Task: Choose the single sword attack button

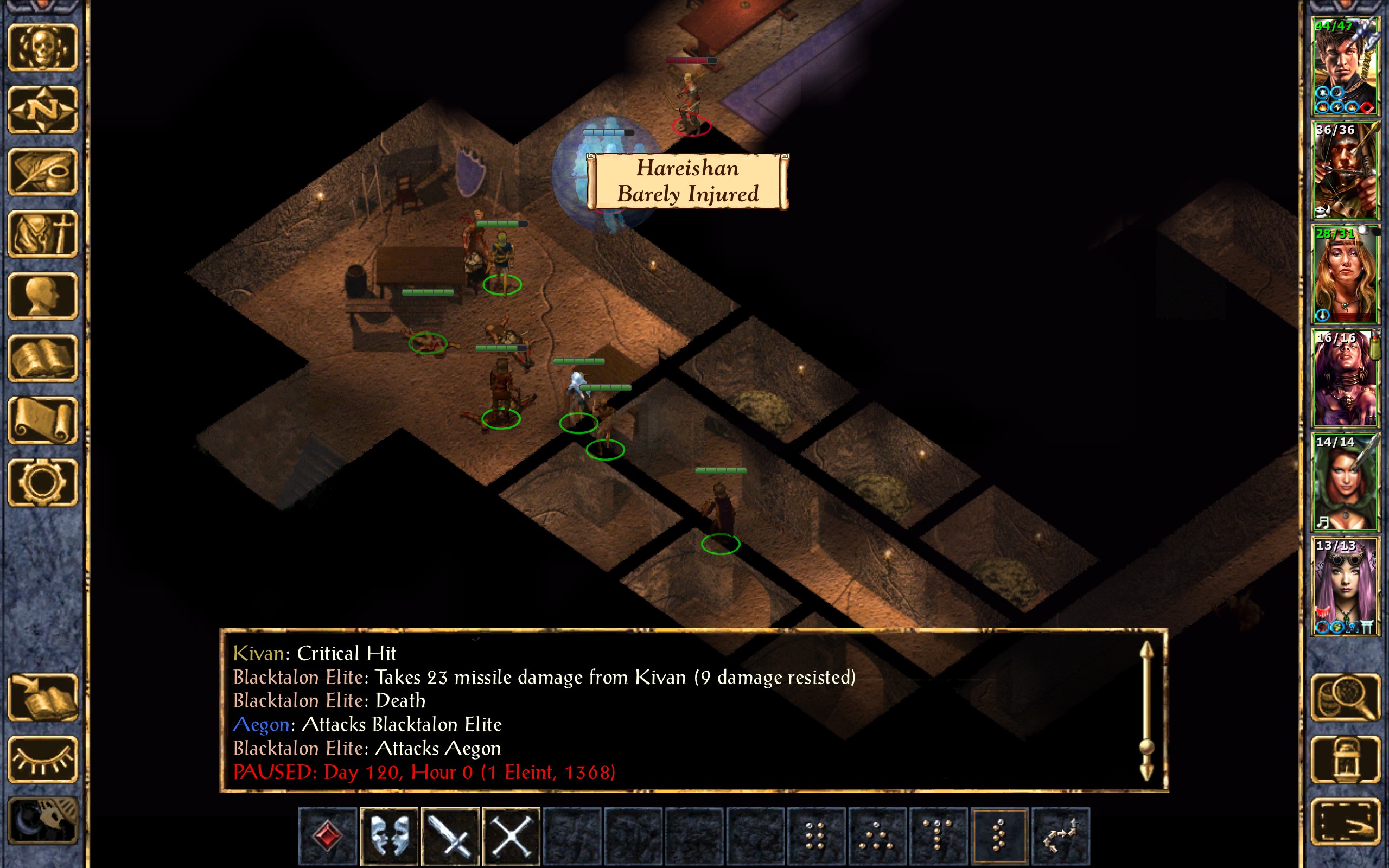Action: point(450,836)
